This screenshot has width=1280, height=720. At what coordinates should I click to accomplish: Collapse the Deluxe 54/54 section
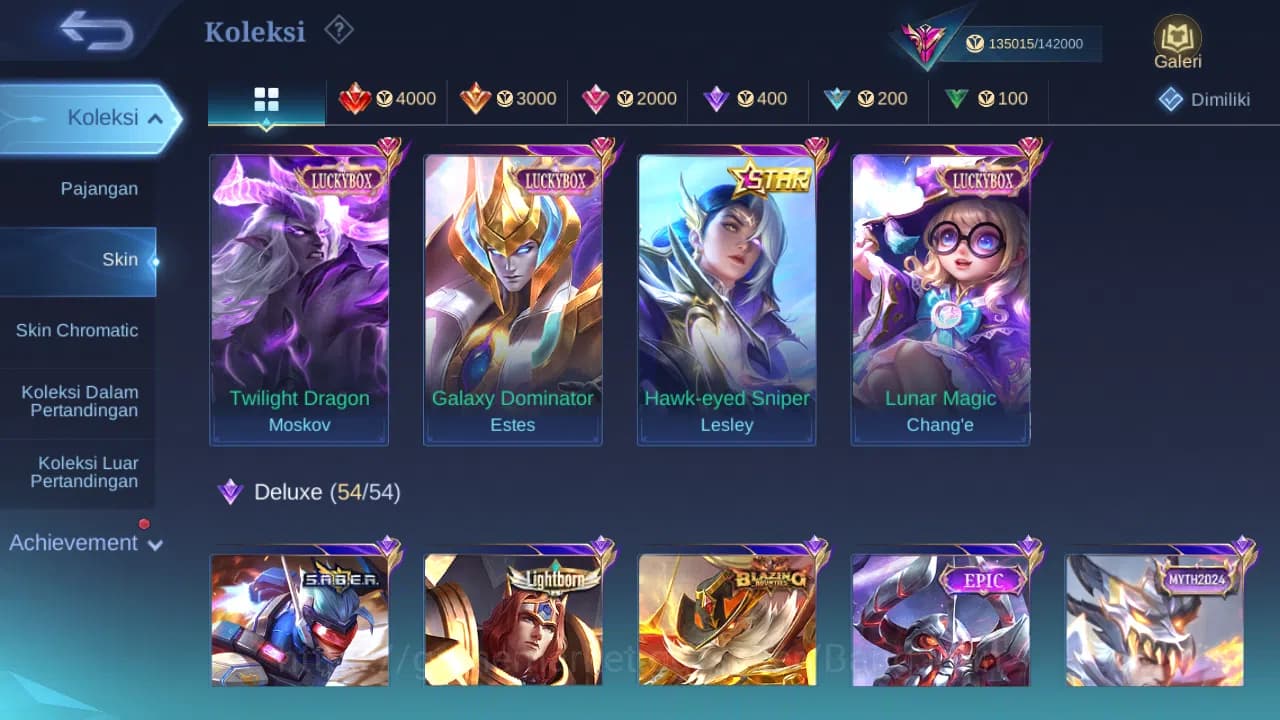(x=307, y=492)
